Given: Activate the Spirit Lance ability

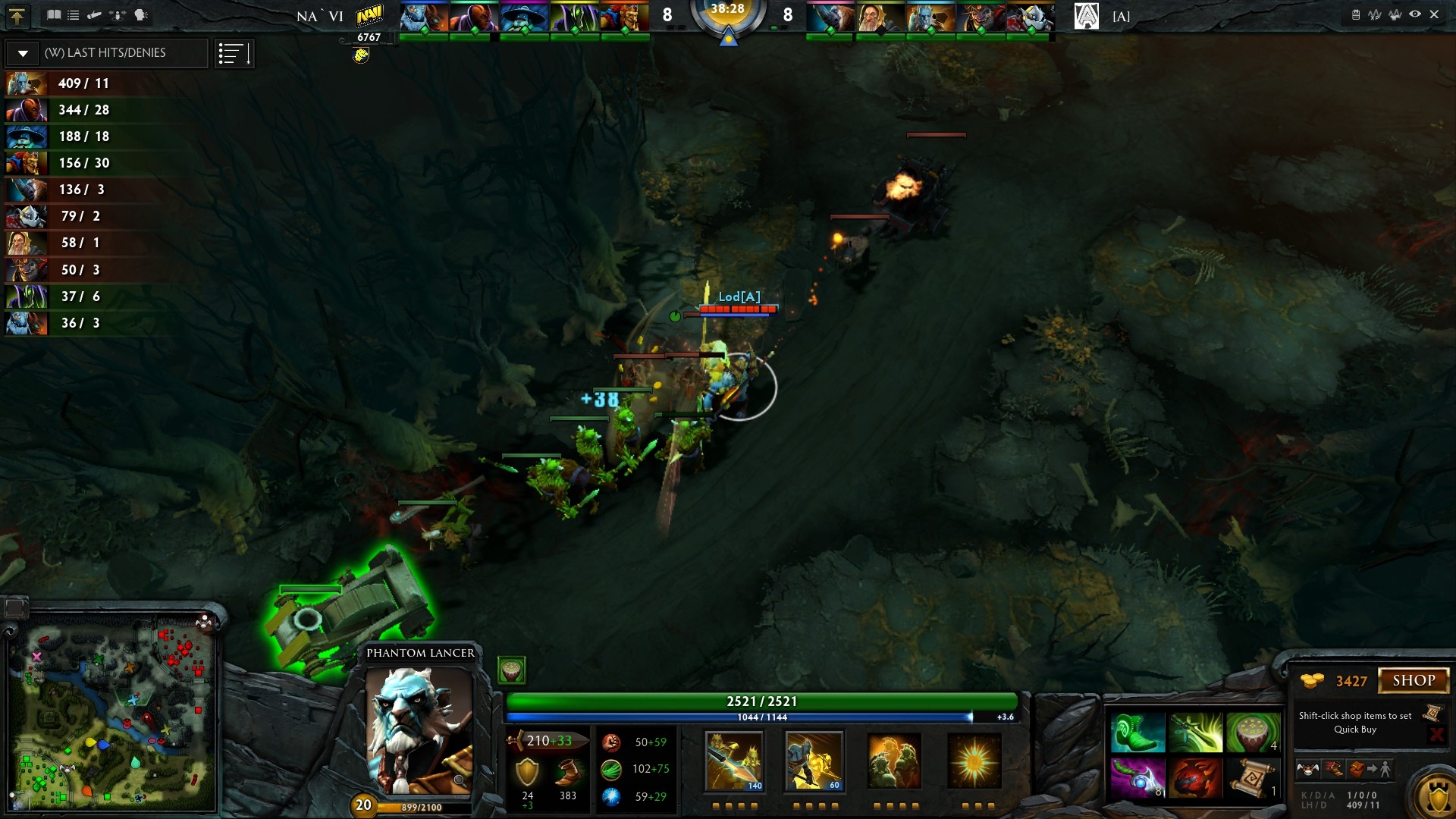Looking at the screenshot, I should 733,761.
